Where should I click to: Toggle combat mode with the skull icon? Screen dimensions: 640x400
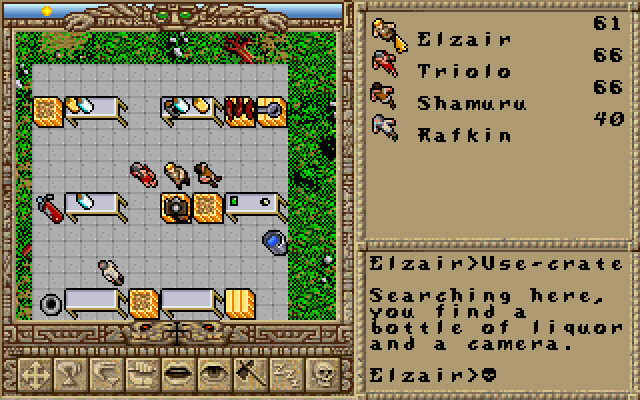[x=322, y=373]
